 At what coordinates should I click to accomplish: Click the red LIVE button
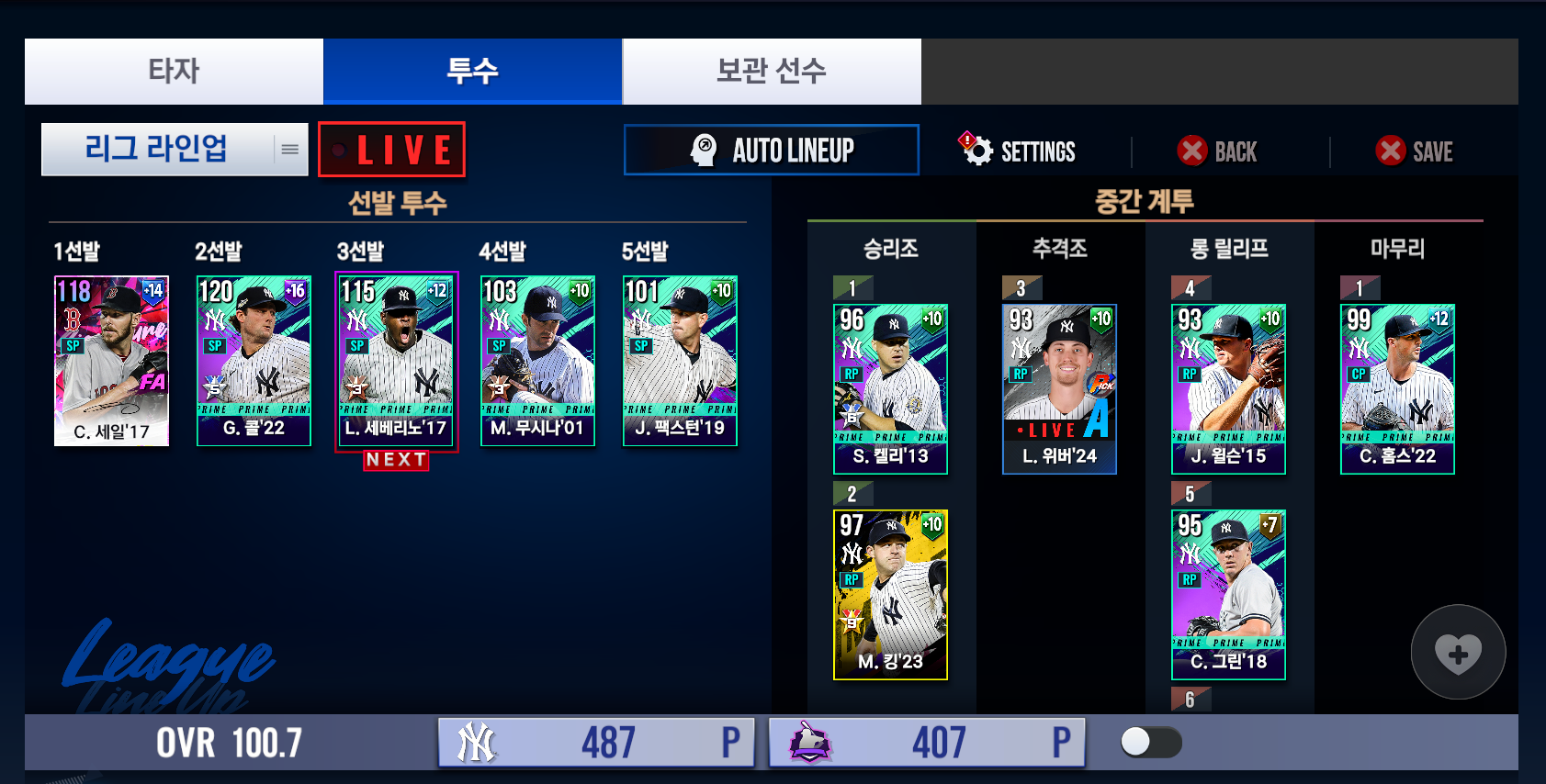[x=392, y=150]
